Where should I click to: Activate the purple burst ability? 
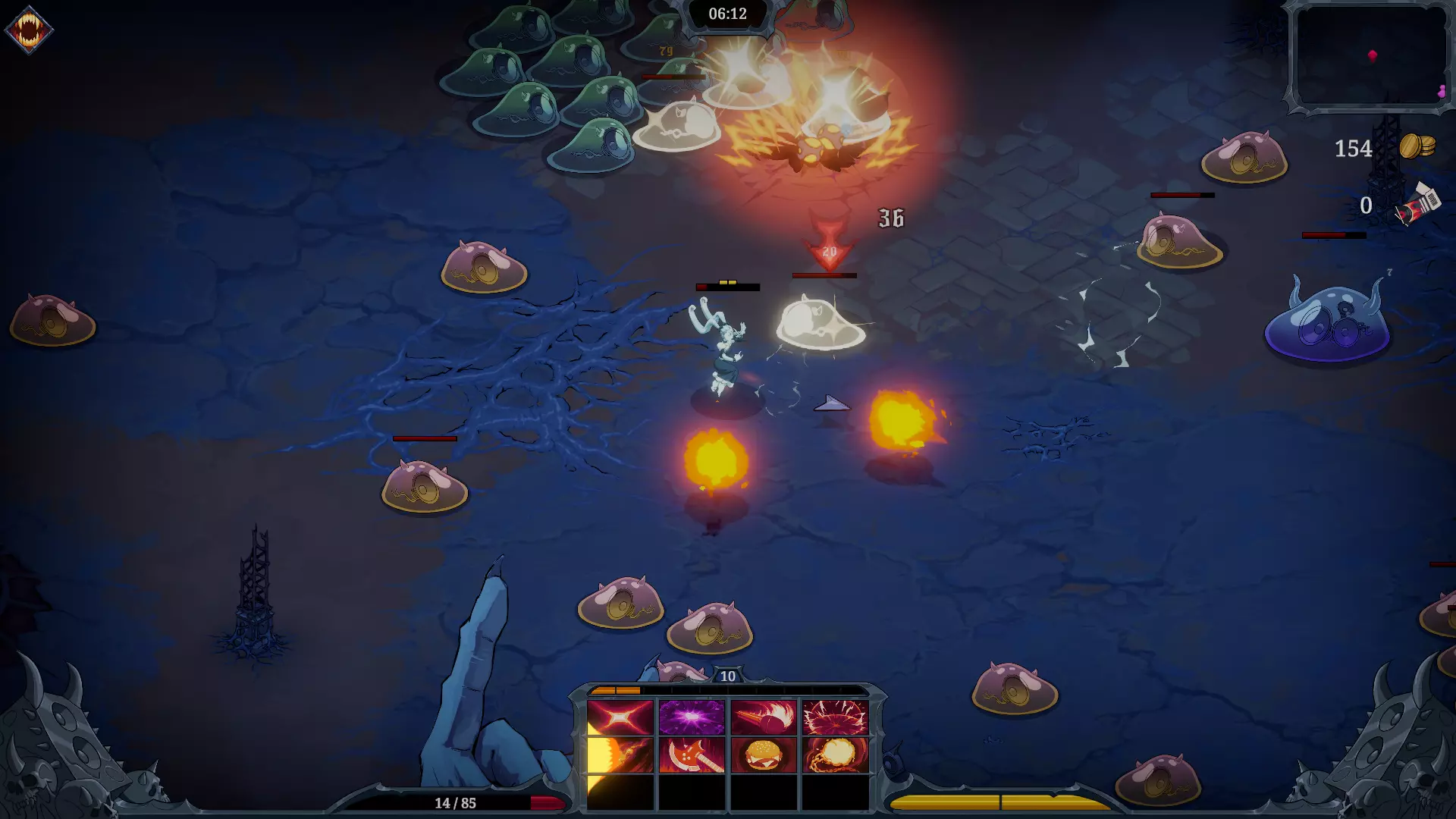coord(692,717)
